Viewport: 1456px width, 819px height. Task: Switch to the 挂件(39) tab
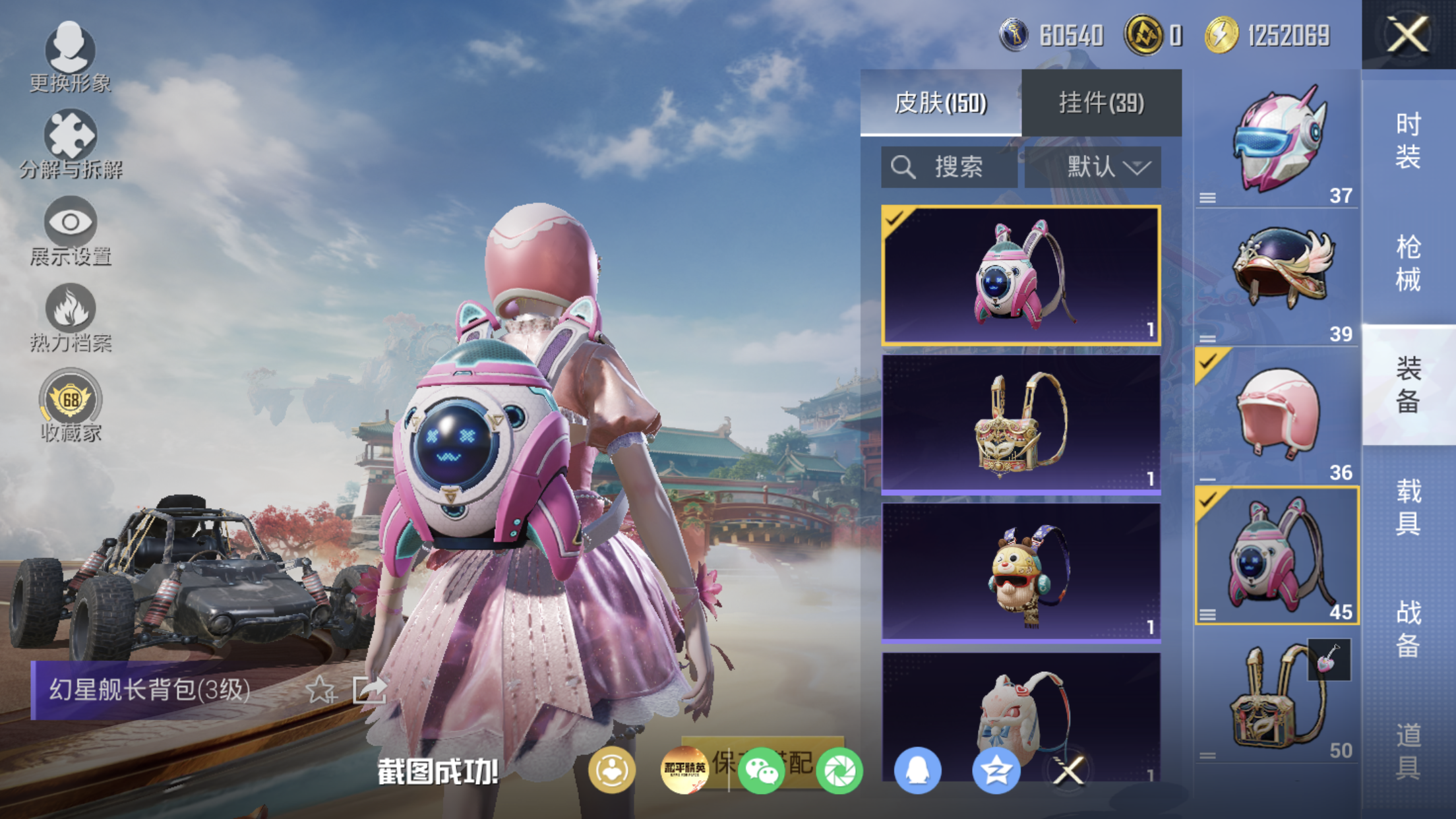tap(1101, 103)
